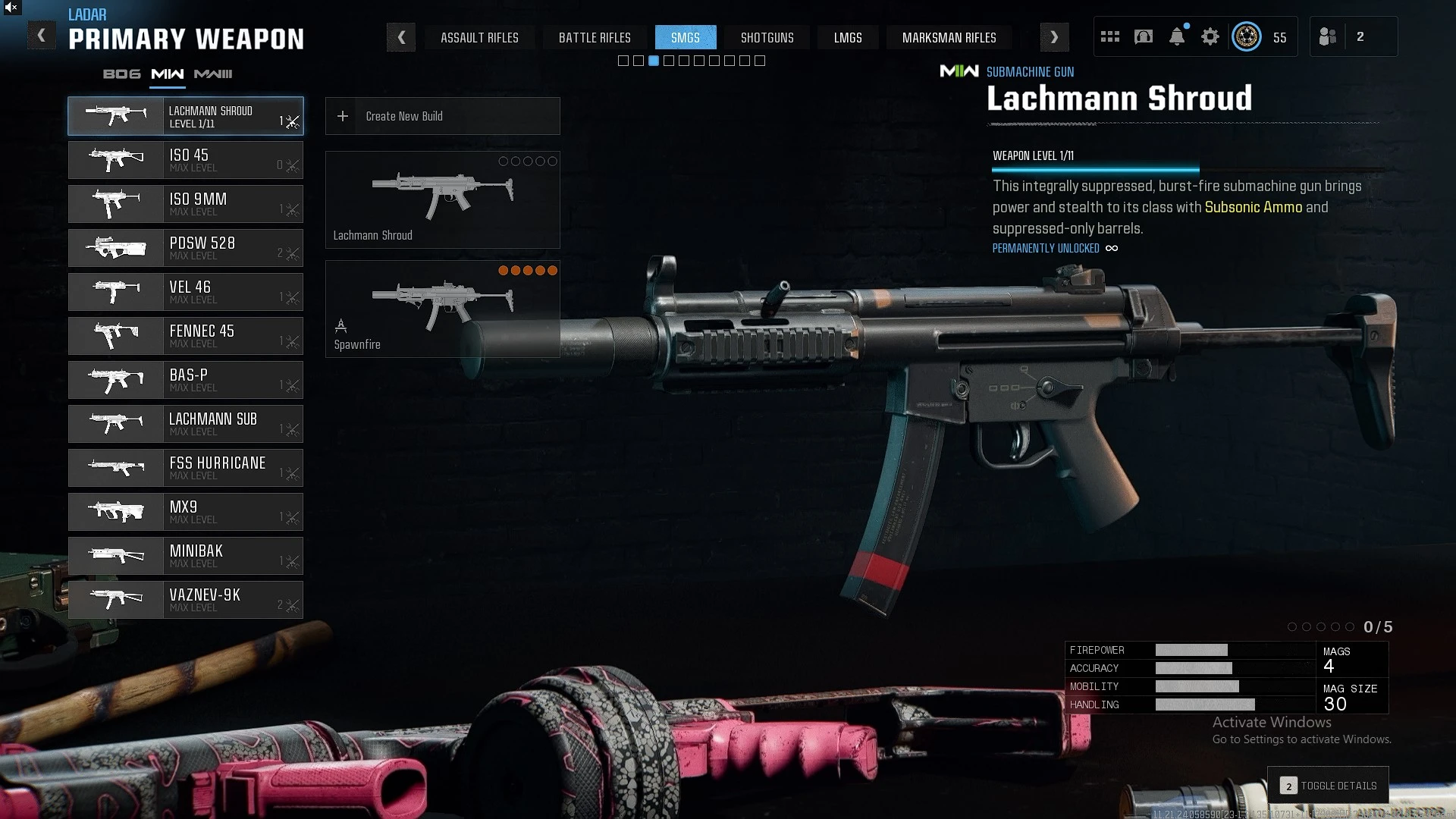Select the FSS Hurricane weapon row
The height and width of the screenshot is (819, 1456).
[186, 468]
